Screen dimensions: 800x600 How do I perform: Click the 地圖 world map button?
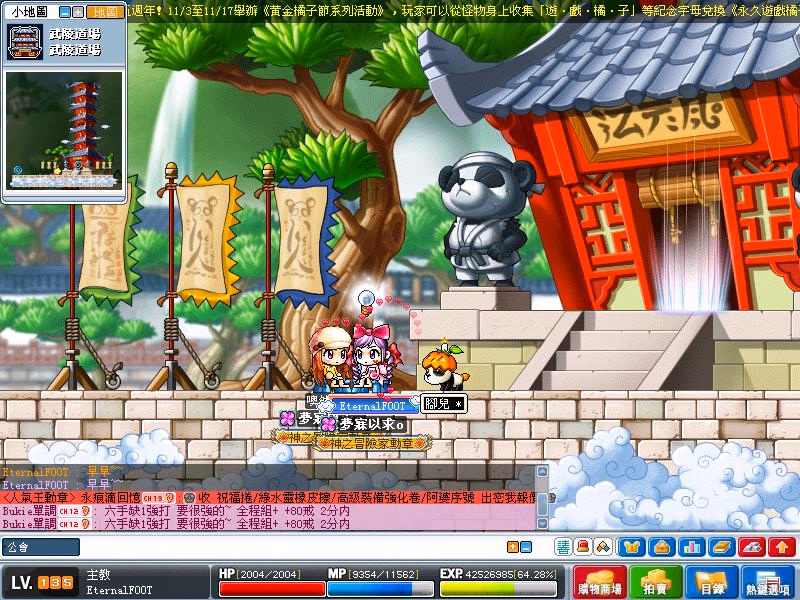coord(103,12)
